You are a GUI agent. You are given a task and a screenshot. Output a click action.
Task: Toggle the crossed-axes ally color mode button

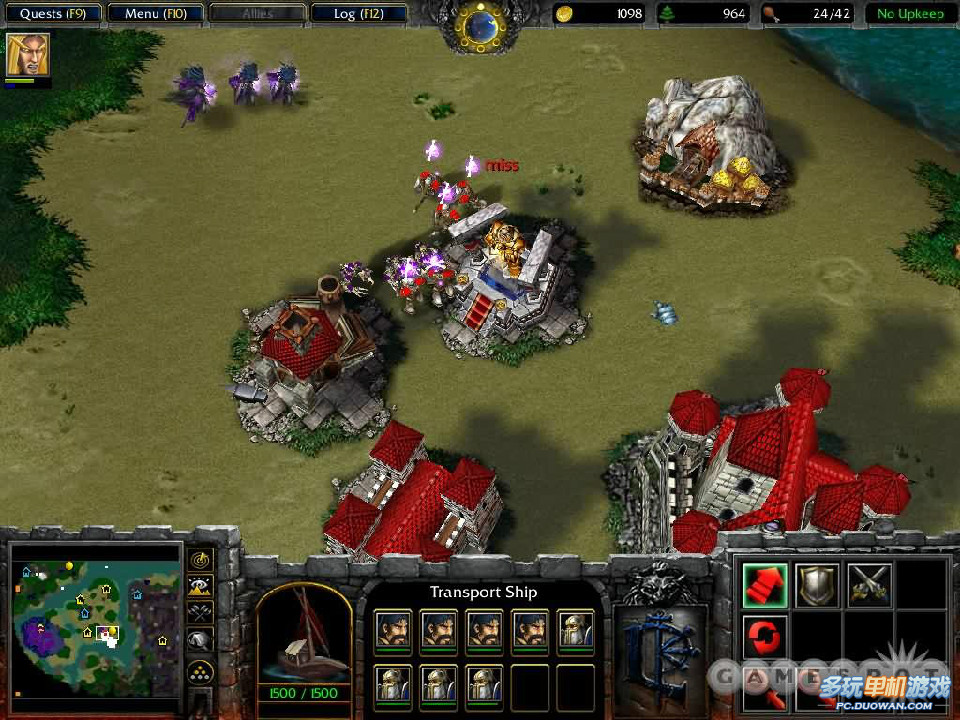point(200,612)
